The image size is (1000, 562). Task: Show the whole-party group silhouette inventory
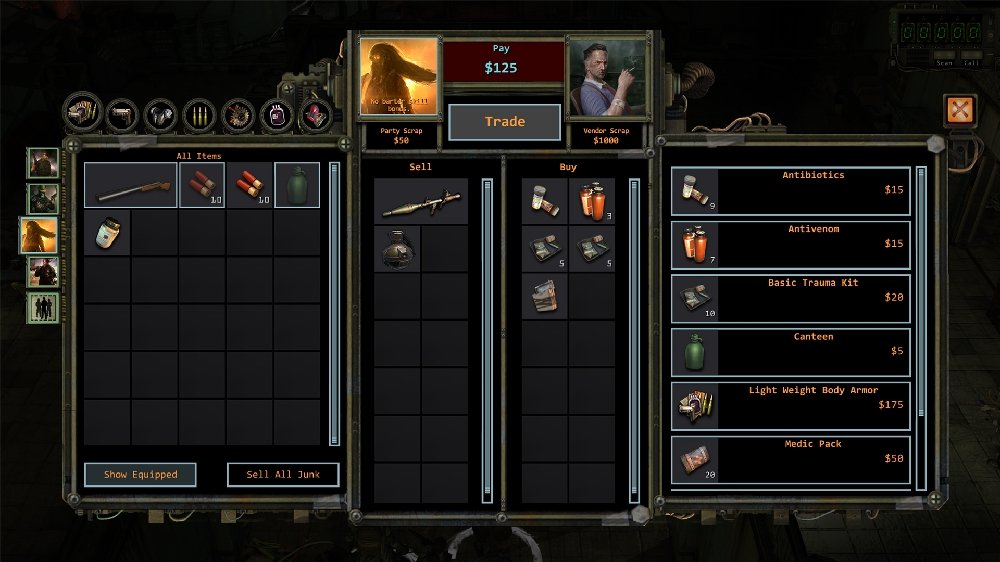point(43,307)
